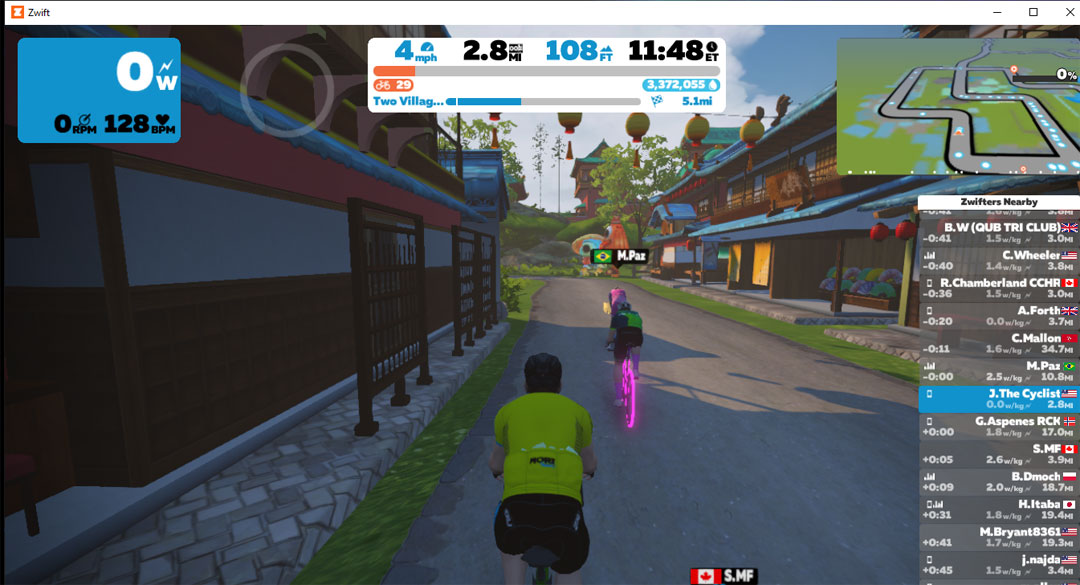Select B.W (QUB TRI CLUB) in nearby list
Viewport: 1080px width, 585px height.
click(998, 232)
